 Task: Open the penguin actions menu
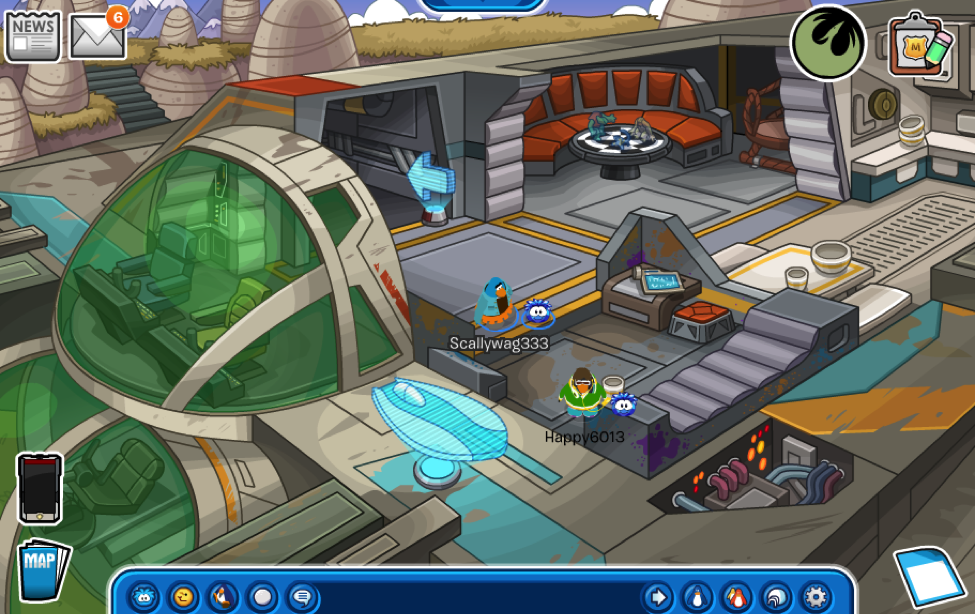222,597
